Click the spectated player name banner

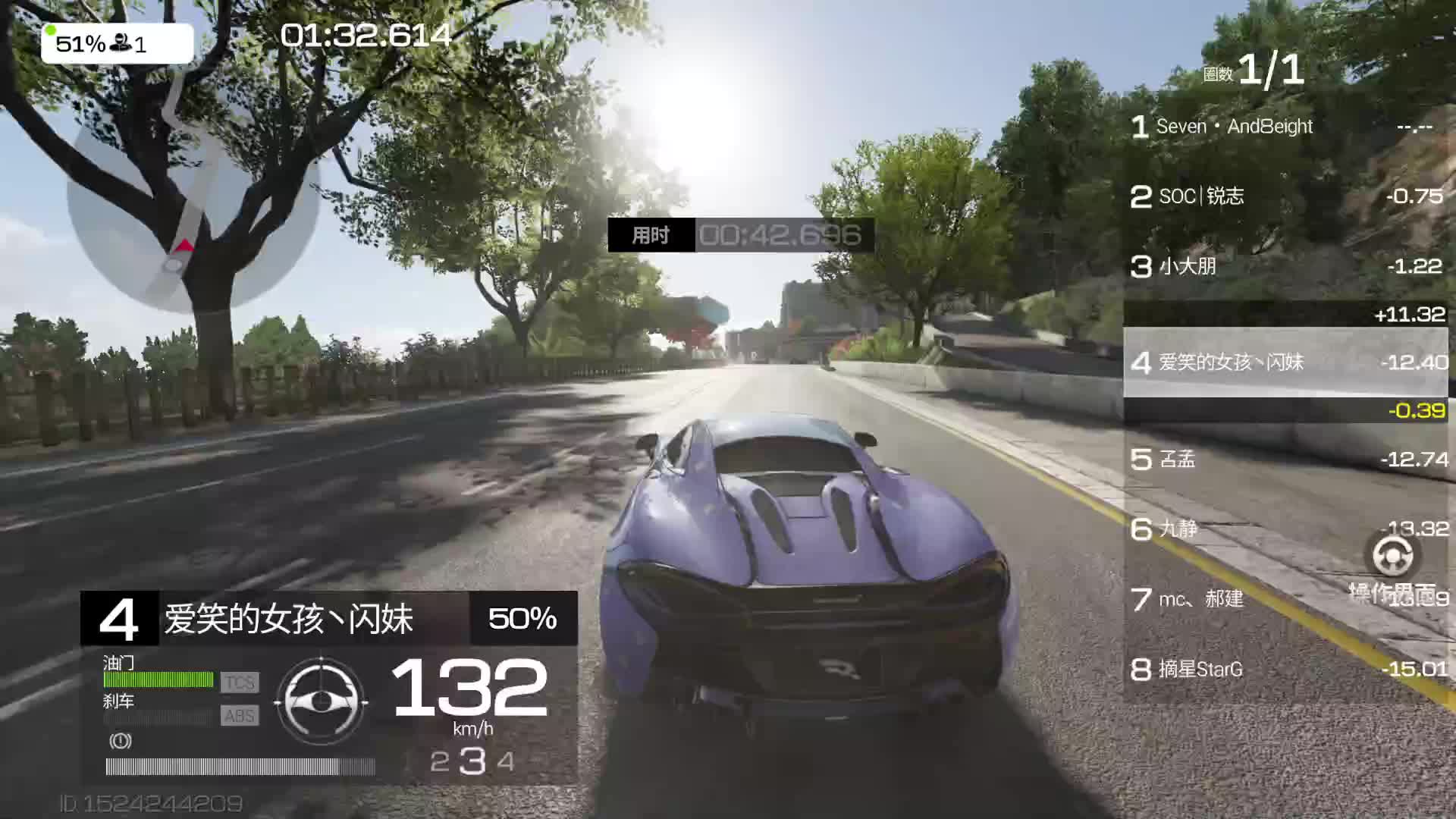click(329, 619)
